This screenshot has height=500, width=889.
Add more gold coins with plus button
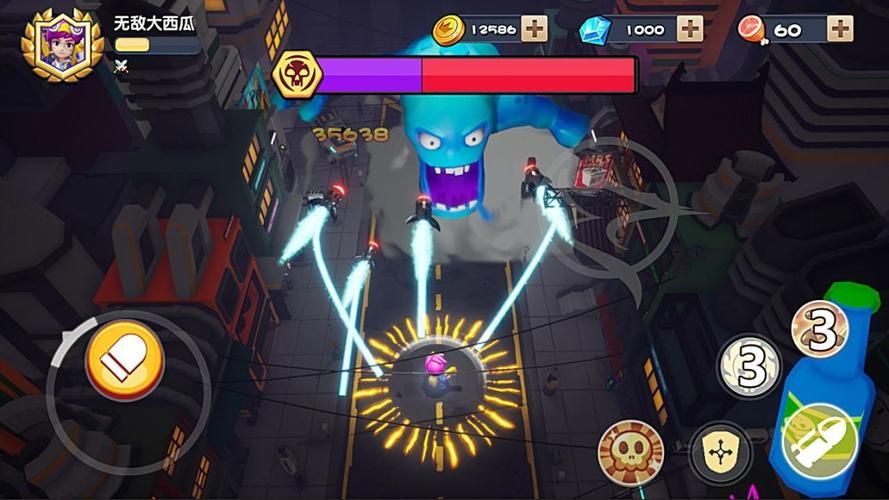[535, 29]
